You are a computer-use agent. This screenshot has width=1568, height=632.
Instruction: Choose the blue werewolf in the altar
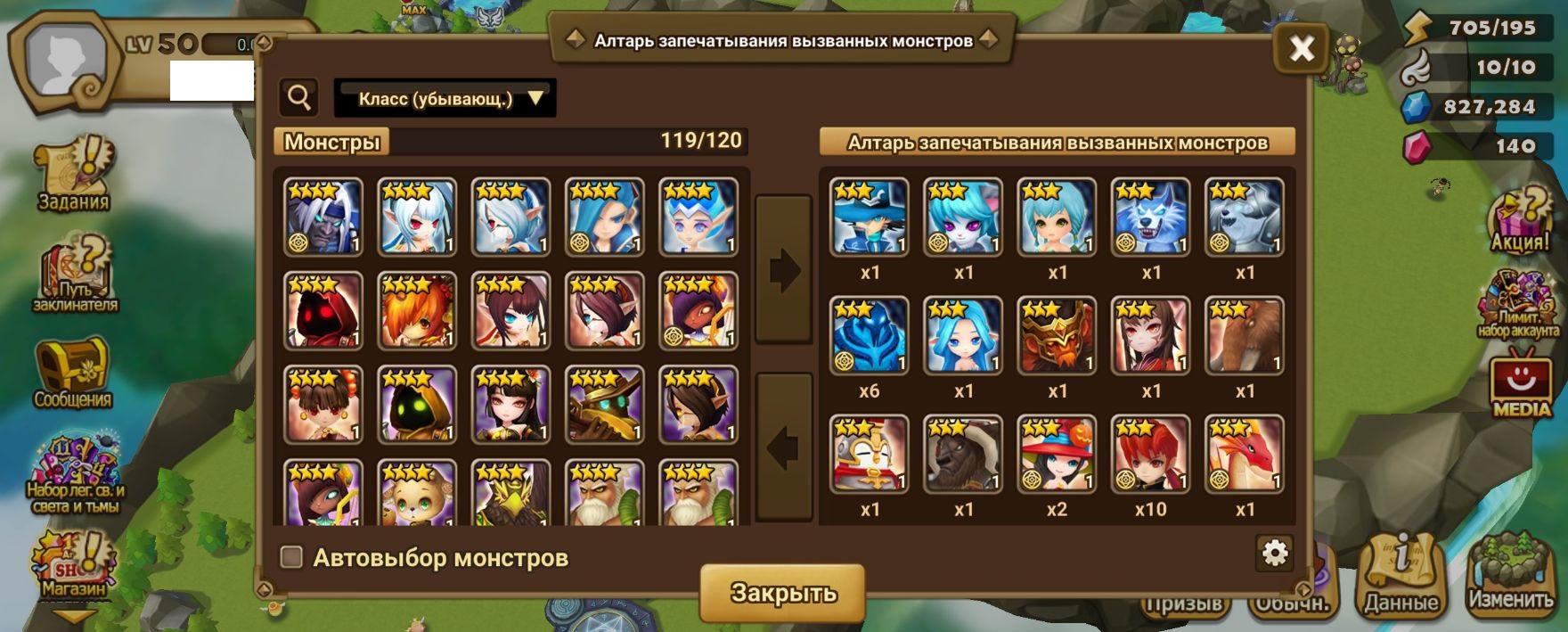pos(1151,217)
